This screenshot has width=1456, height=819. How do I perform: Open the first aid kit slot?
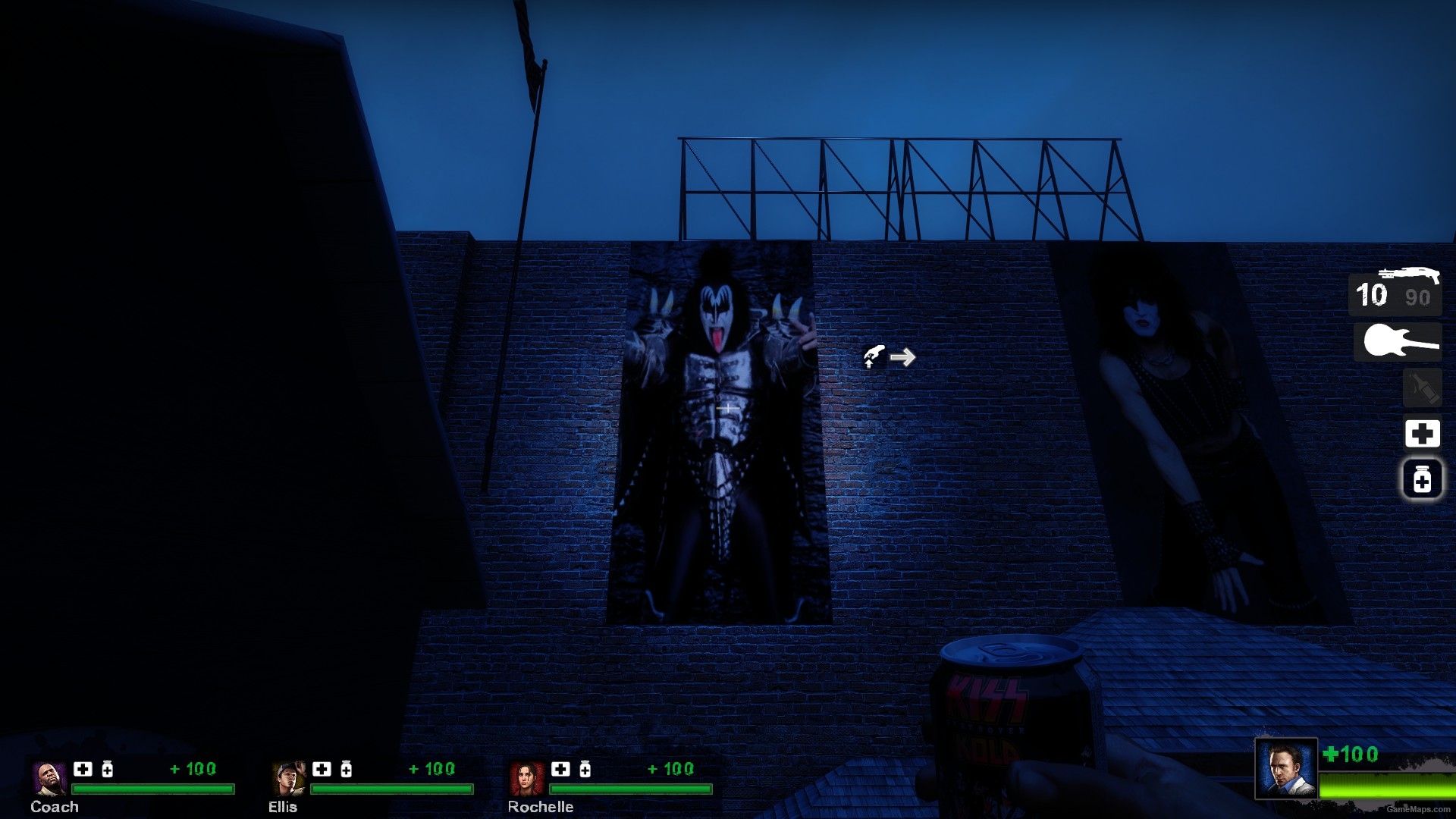click(x=1421, y=433)
